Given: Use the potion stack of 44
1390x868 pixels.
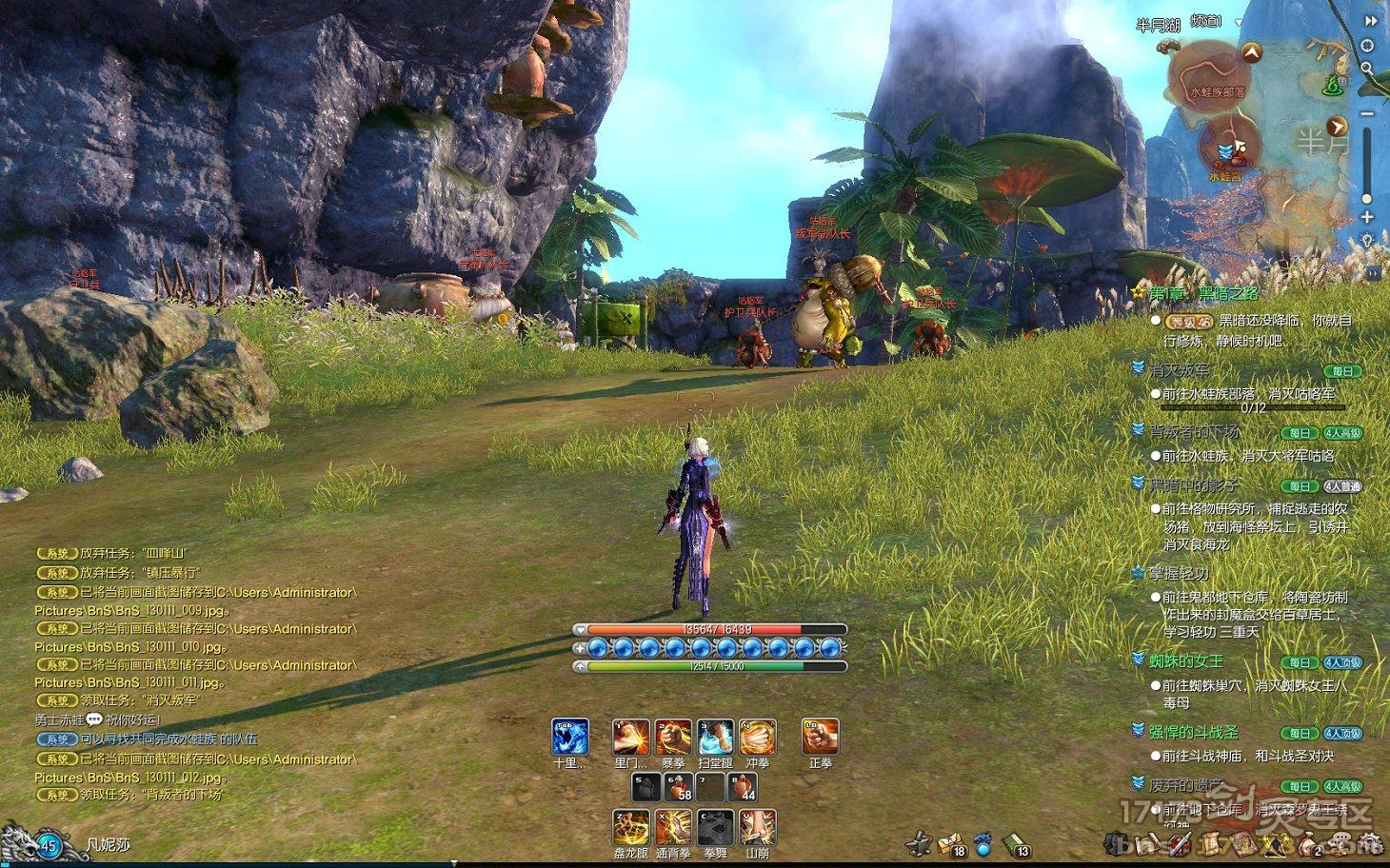Looking at the screenshot, I should tap(743, 787).
